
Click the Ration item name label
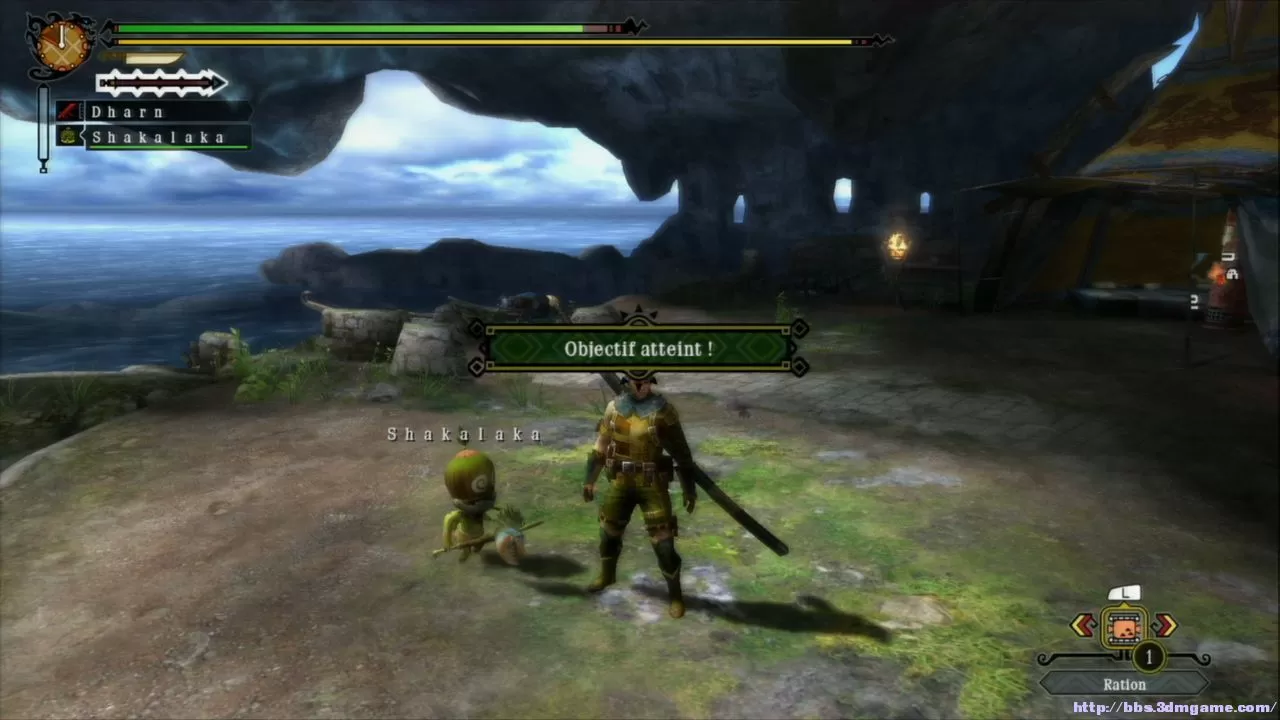tap(1124, 684)
